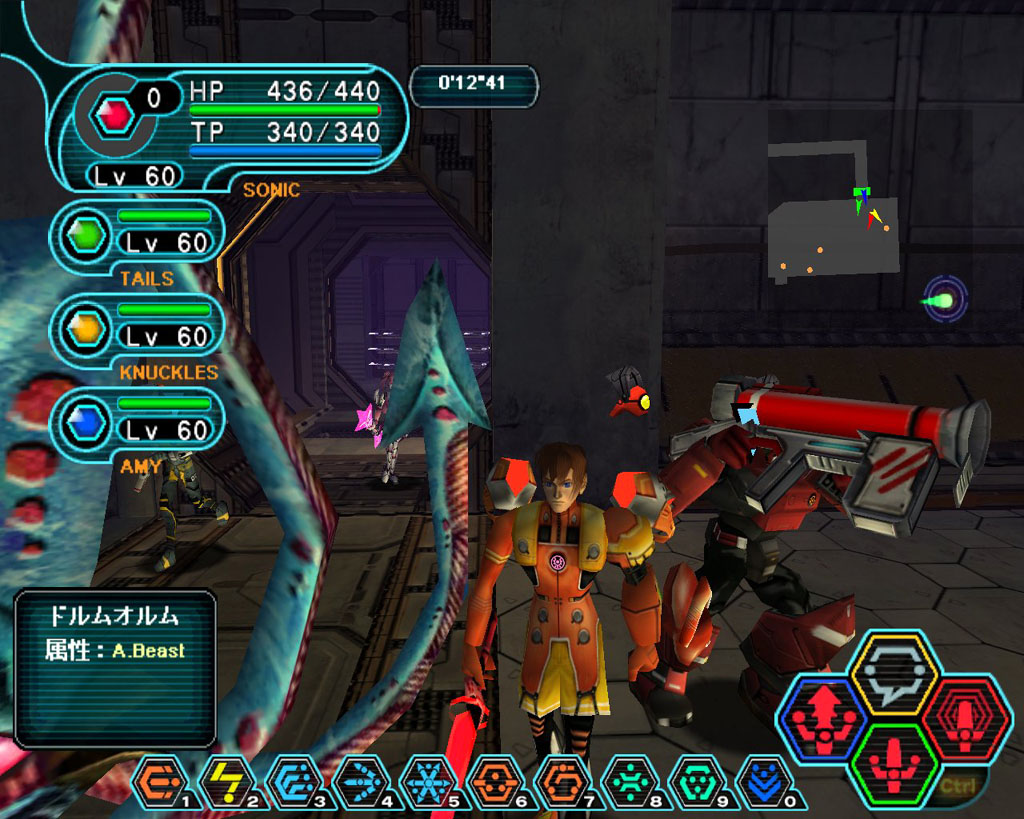1024x819 pixels.
Task: Activate the yellow lightning bolt technique
Action: click(224, 781)
